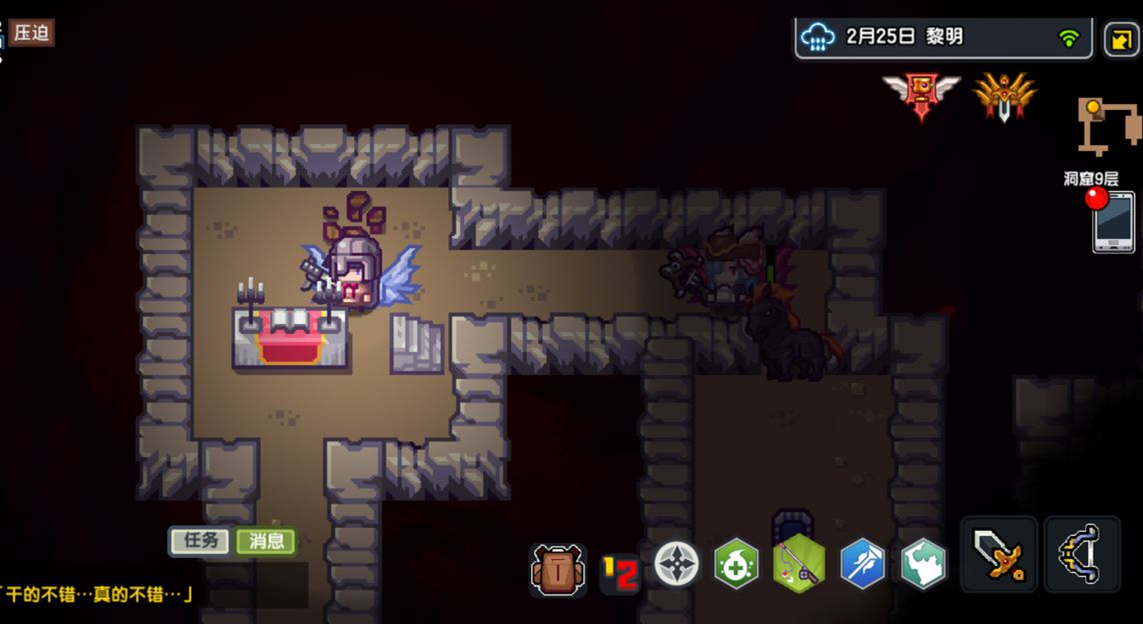Open the 消息 message log

tap(266, 541)
